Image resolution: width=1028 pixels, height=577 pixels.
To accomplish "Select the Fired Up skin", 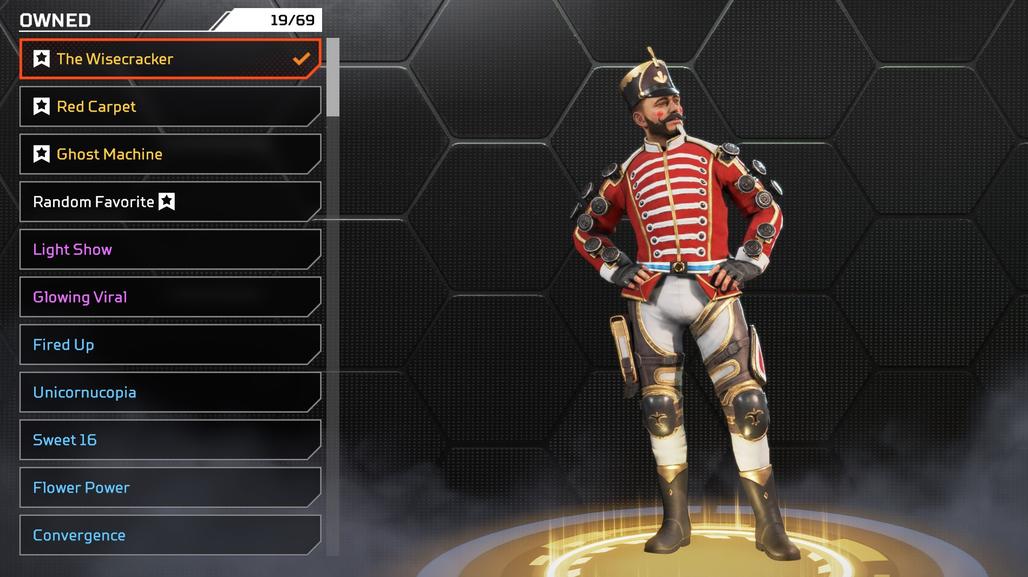I will (170, 345).
